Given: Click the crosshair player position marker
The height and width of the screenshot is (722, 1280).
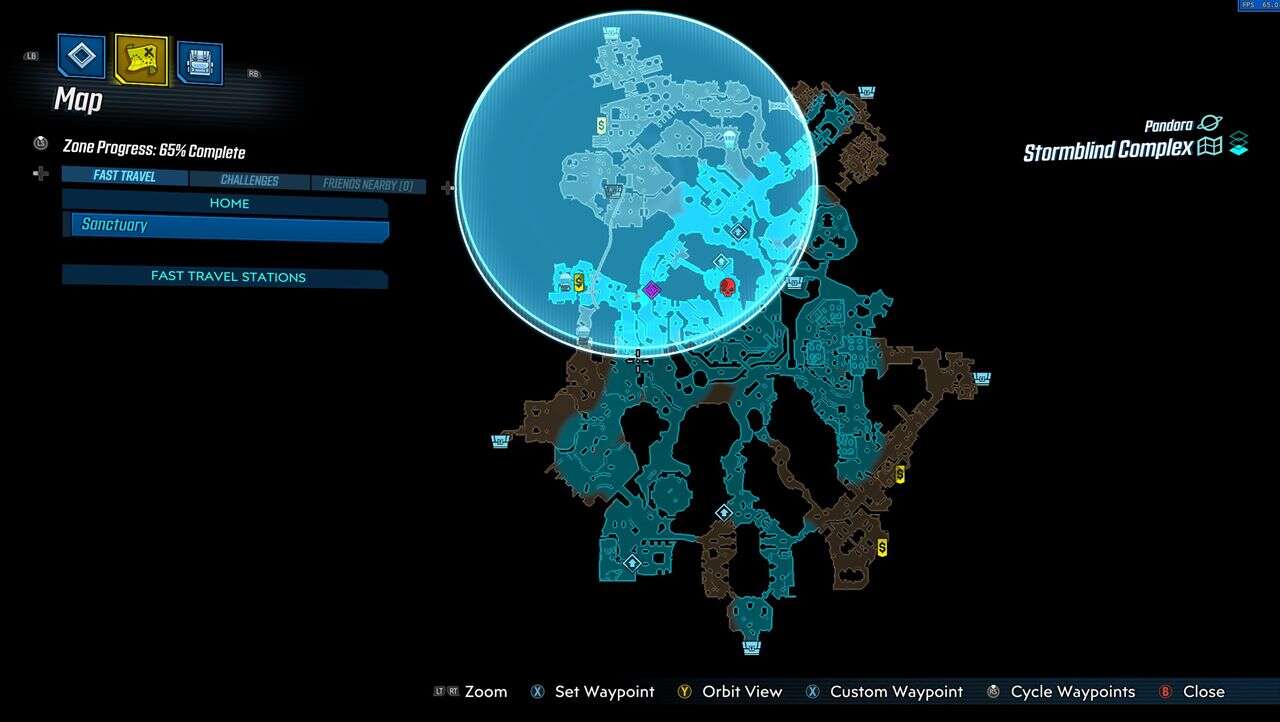Looking at the screenshot, I should (638, 361).
